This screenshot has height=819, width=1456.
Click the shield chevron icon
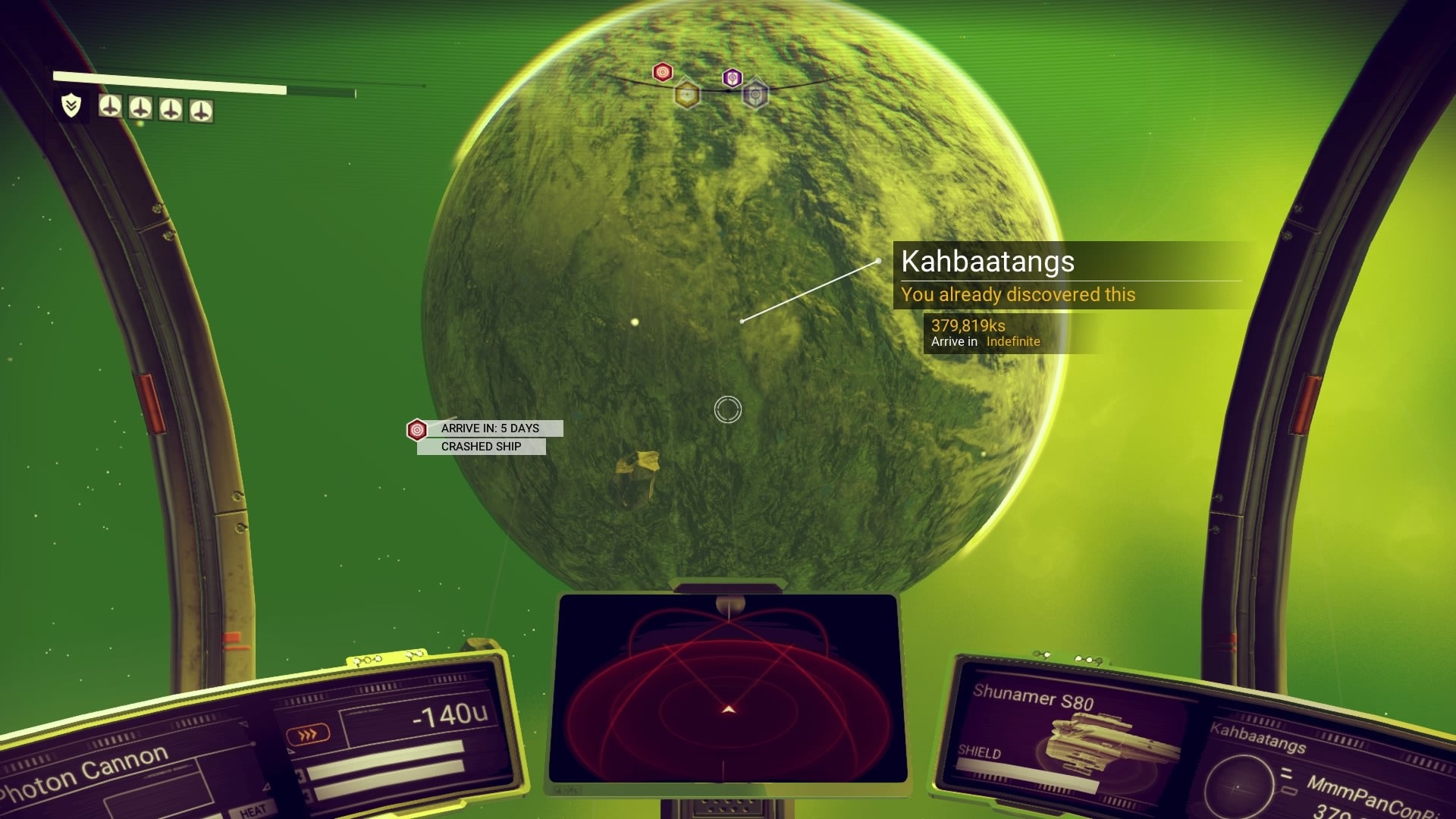click(x=71, y=105)
